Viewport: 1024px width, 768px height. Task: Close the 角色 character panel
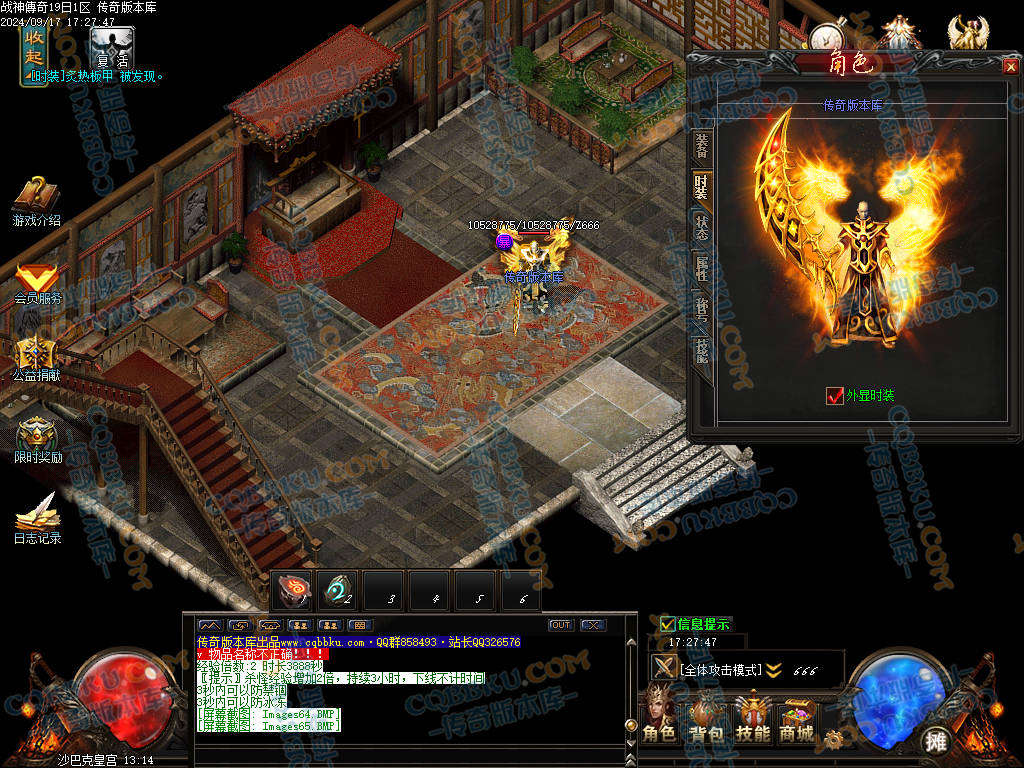pos(1010,66)
